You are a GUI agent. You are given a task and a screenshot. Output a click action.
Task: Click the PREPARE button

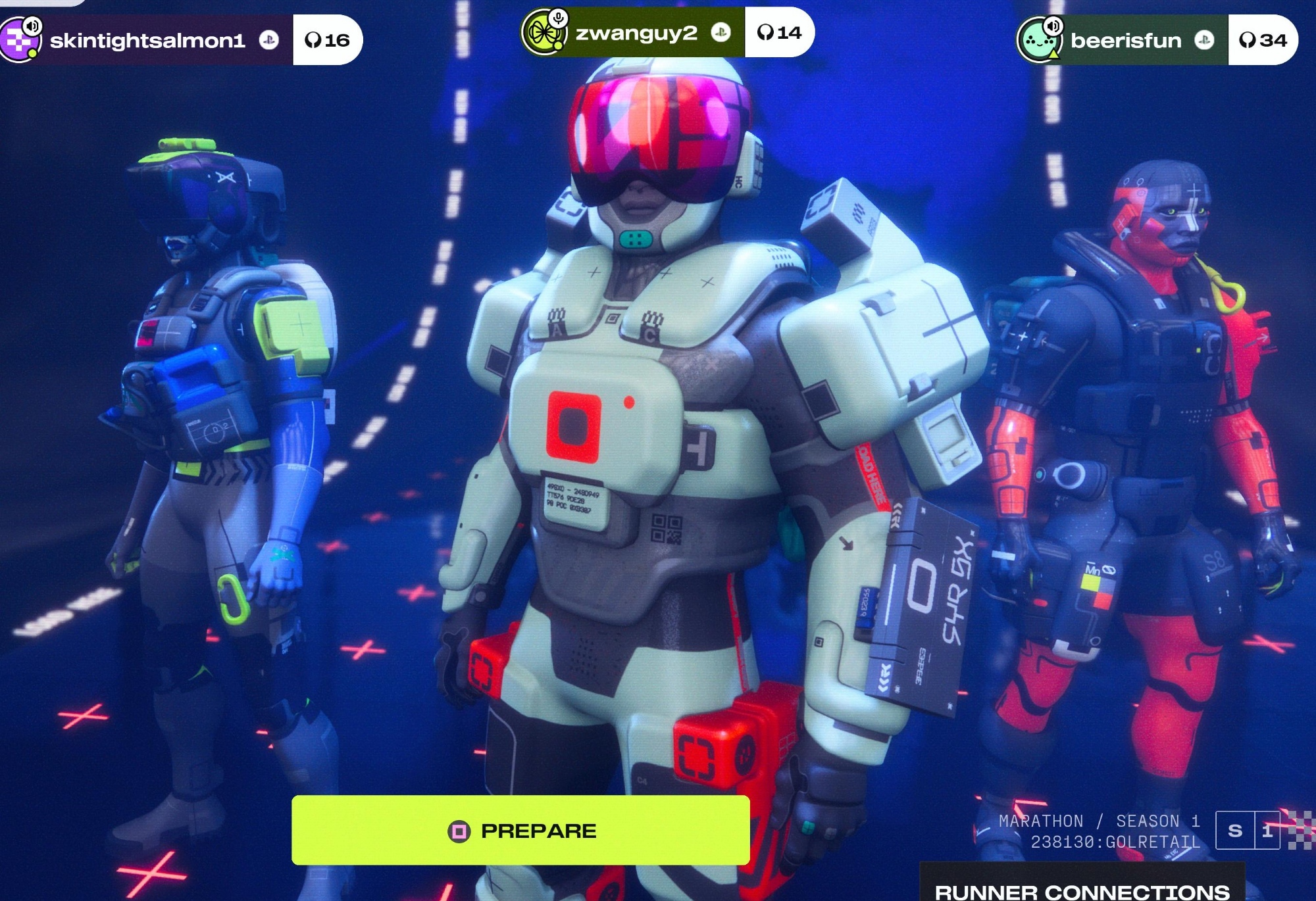(520, 830)
